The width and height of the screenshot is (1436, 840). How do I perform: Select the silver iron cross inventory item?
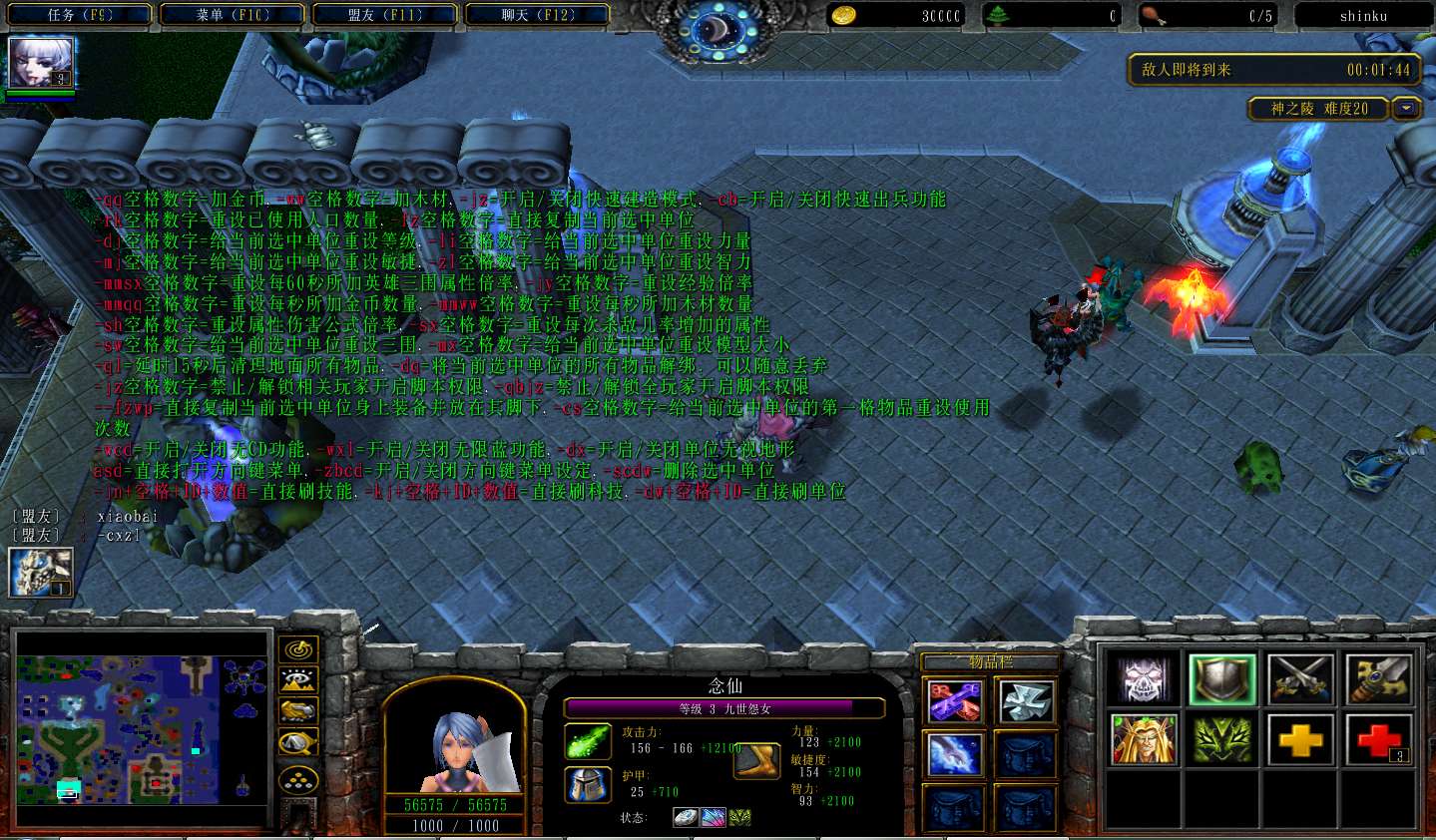pyautogui.click(x=1025, y=701)
